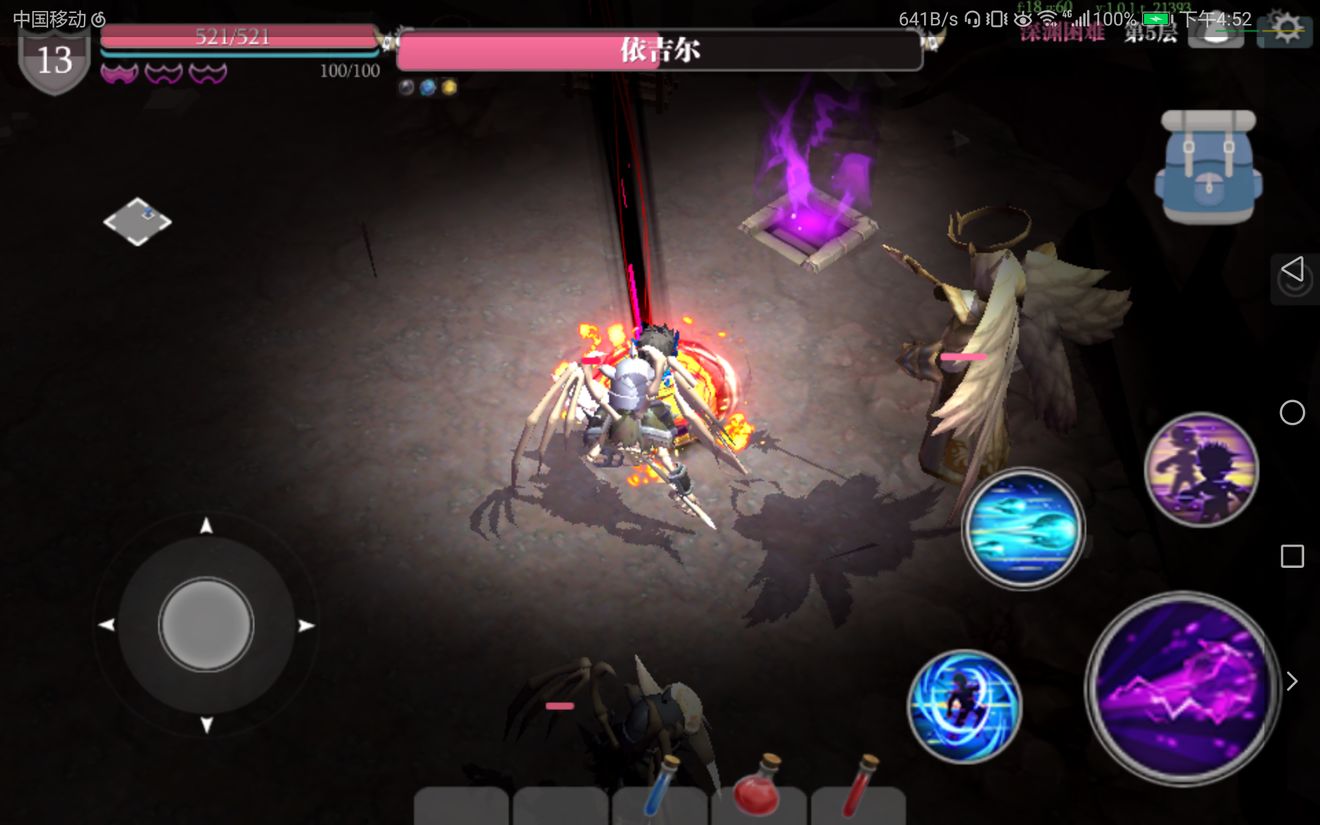Viewport: 1320px width, 825px height.
Task: Open the gear settings menu
Action: [1285, 29]
